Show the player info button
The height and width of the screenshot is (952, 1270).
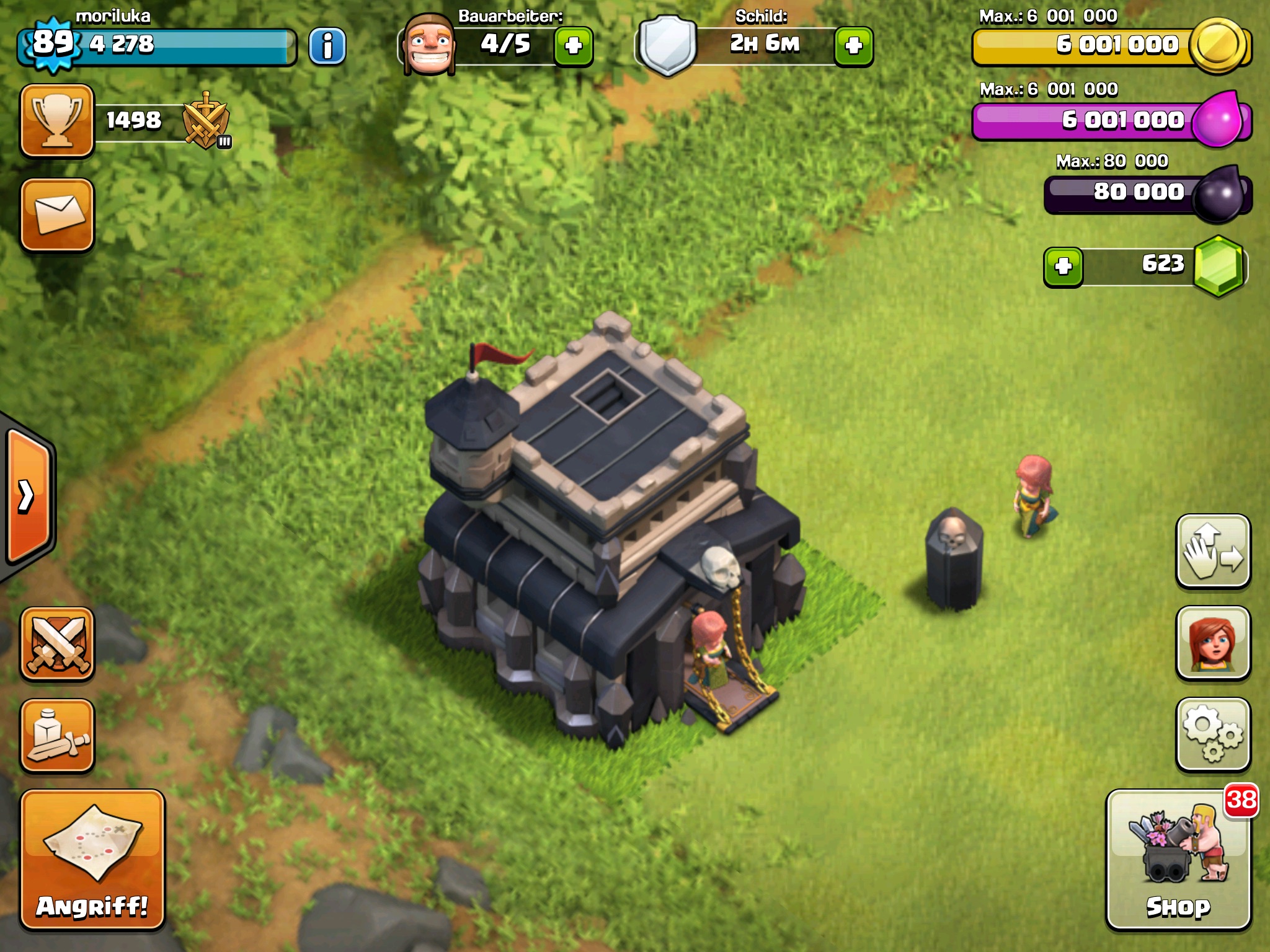[x=327, y=46]
